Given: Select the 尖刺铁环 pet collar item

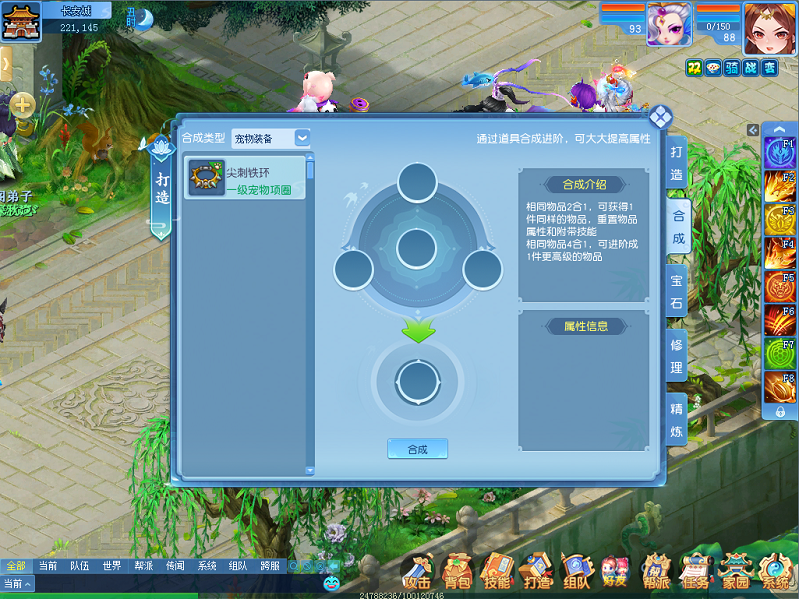Looking at the screenshot, I should pos(245,179).
